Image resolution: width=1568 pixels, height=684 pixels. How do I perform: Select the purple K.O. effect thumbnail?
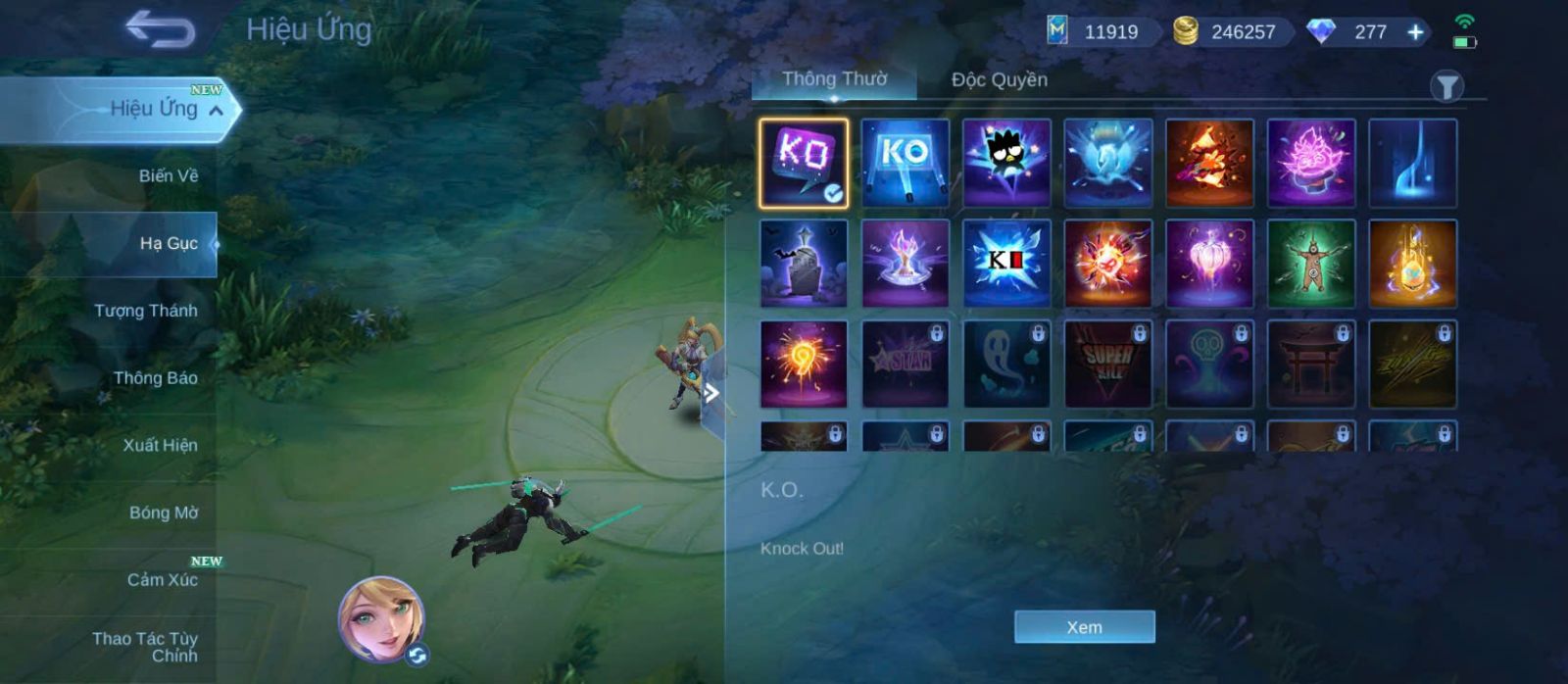[x=804, y=163]
